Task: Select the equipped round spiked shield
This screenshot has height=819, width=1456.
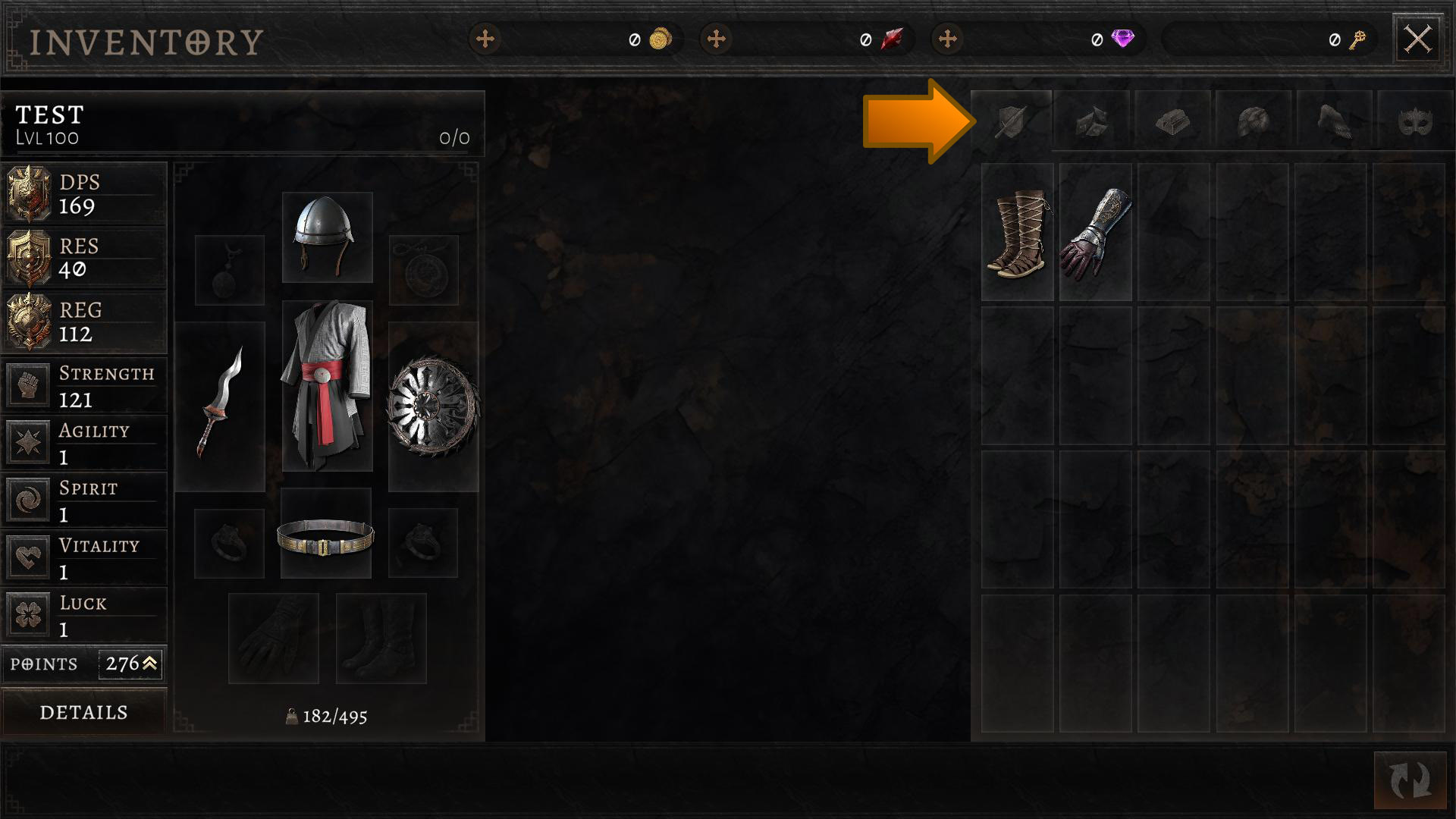Action: [433, 406]
